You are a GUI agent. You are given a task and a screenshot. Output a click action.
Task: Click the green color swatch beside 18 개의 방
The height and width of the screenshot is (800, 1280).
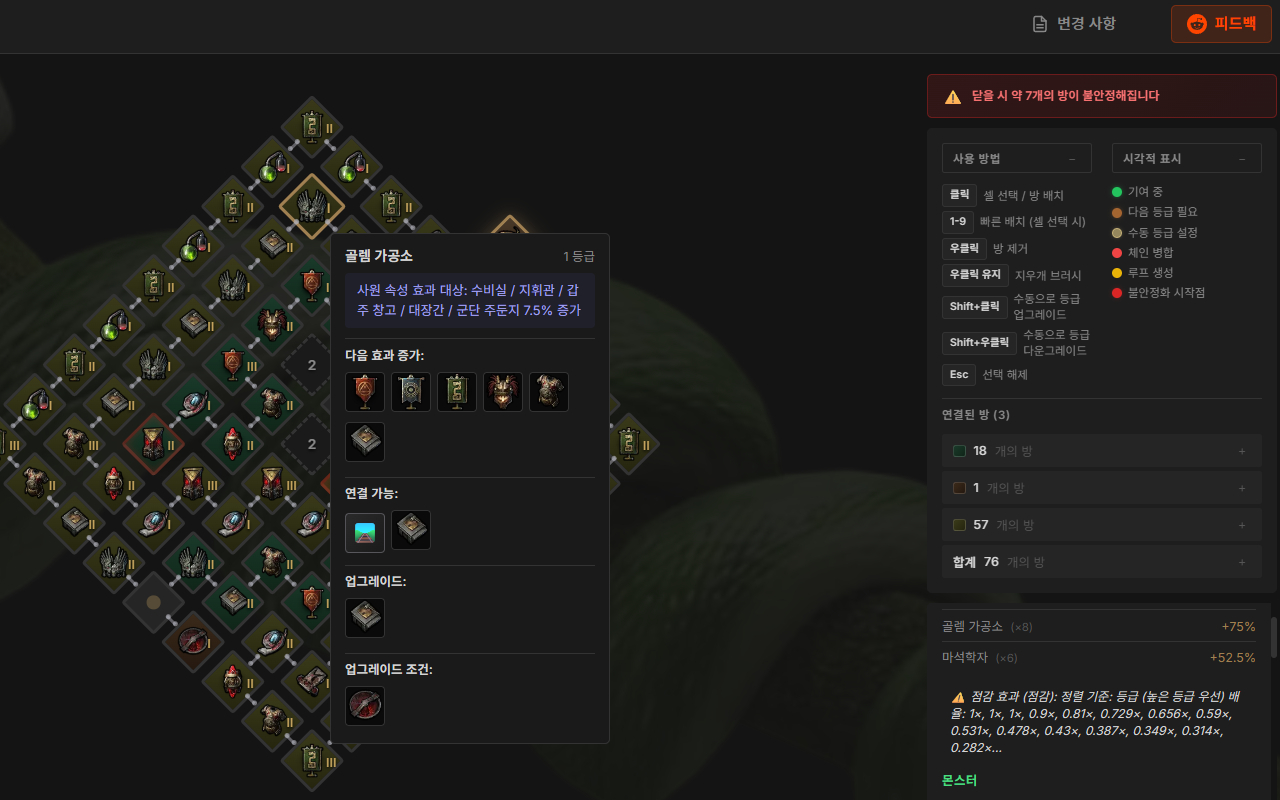pos(957,450)
